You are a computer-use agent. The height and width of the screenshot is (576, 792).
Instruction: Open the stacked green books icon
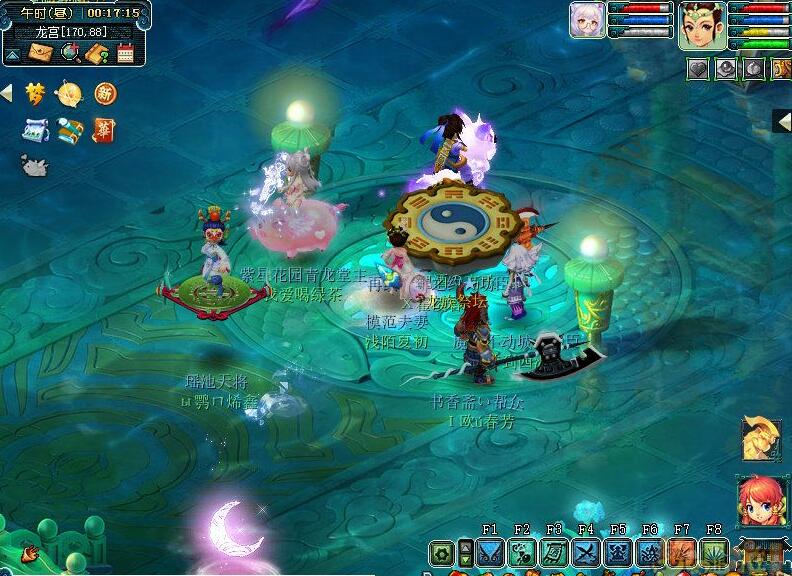click(x=70, y=130)
